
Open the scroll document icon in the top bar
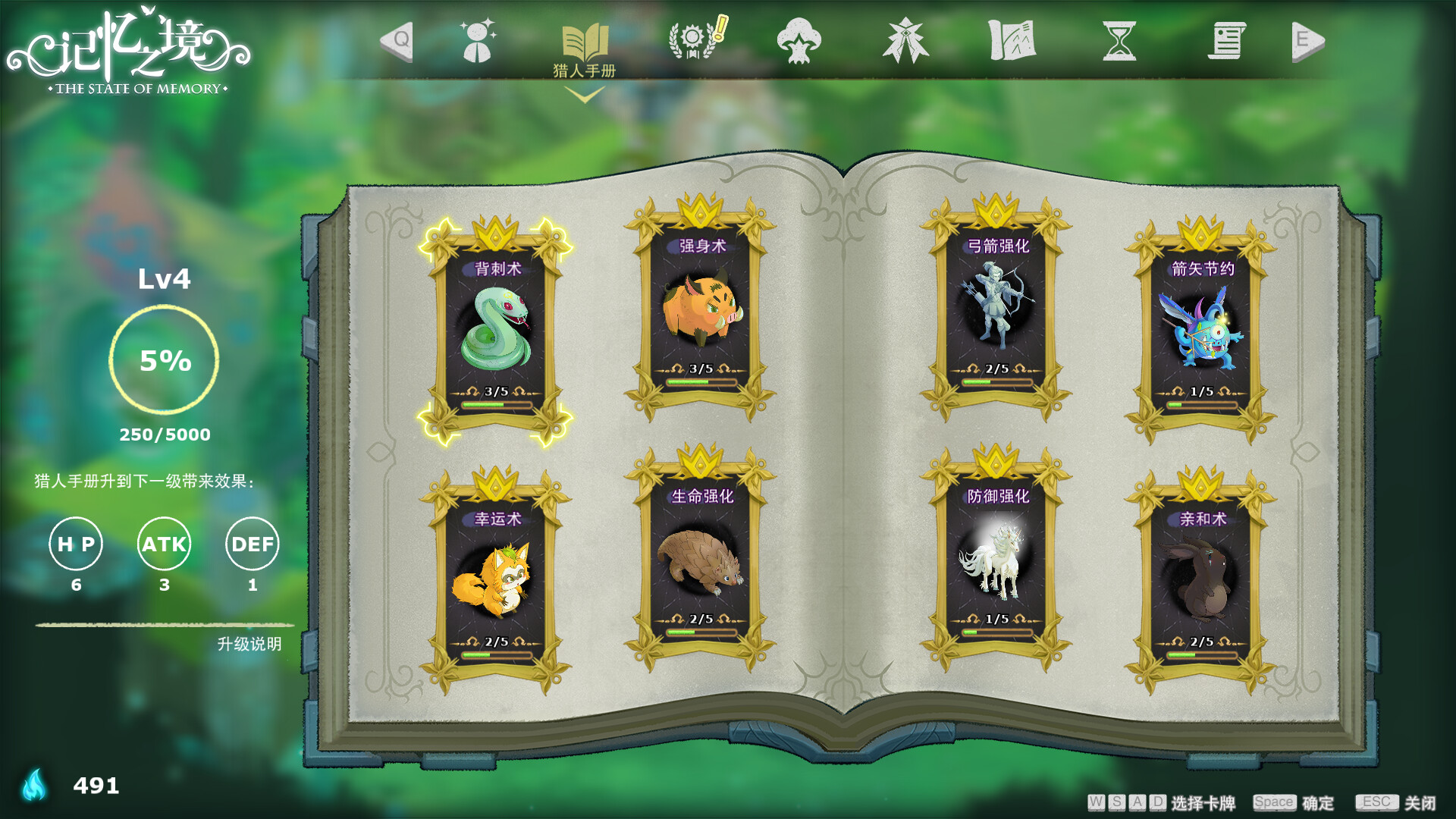click(x=1228, y=42)
